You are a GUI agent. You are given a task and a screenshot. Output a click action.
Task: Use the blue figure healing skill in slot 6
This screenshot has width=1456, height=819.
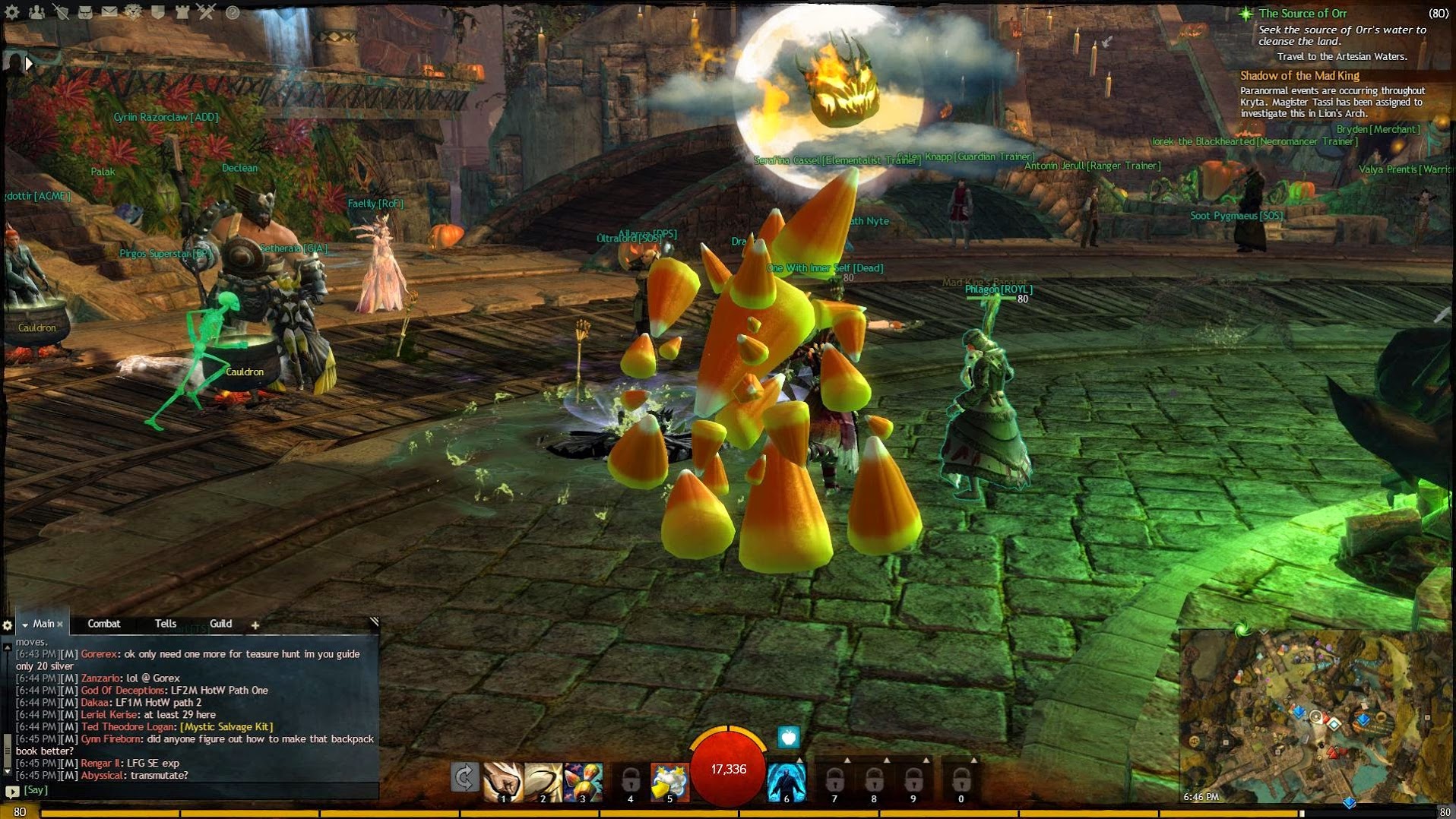(x=787, y=782)
